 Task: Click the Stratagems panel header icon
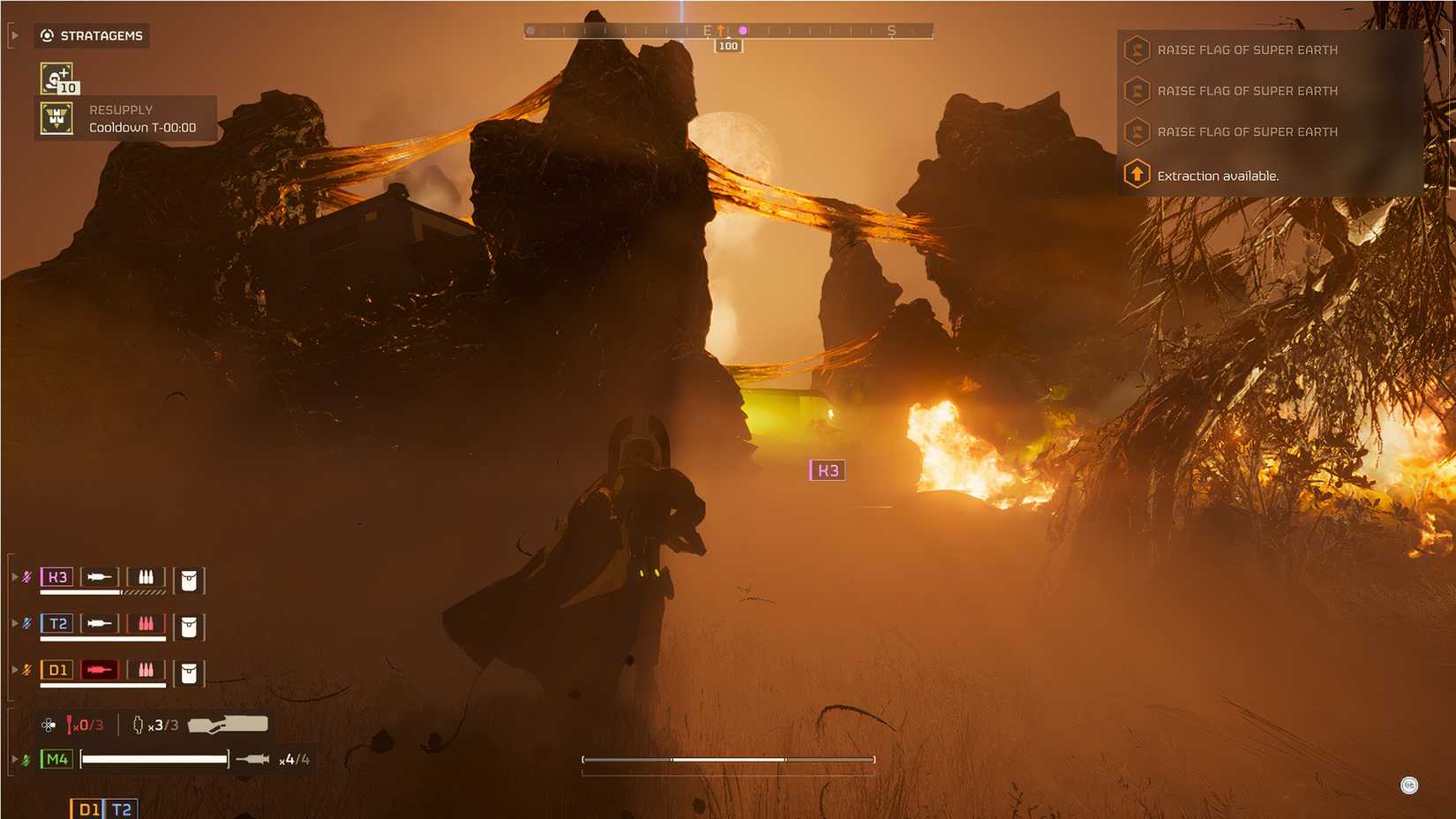tap(45, 35)
